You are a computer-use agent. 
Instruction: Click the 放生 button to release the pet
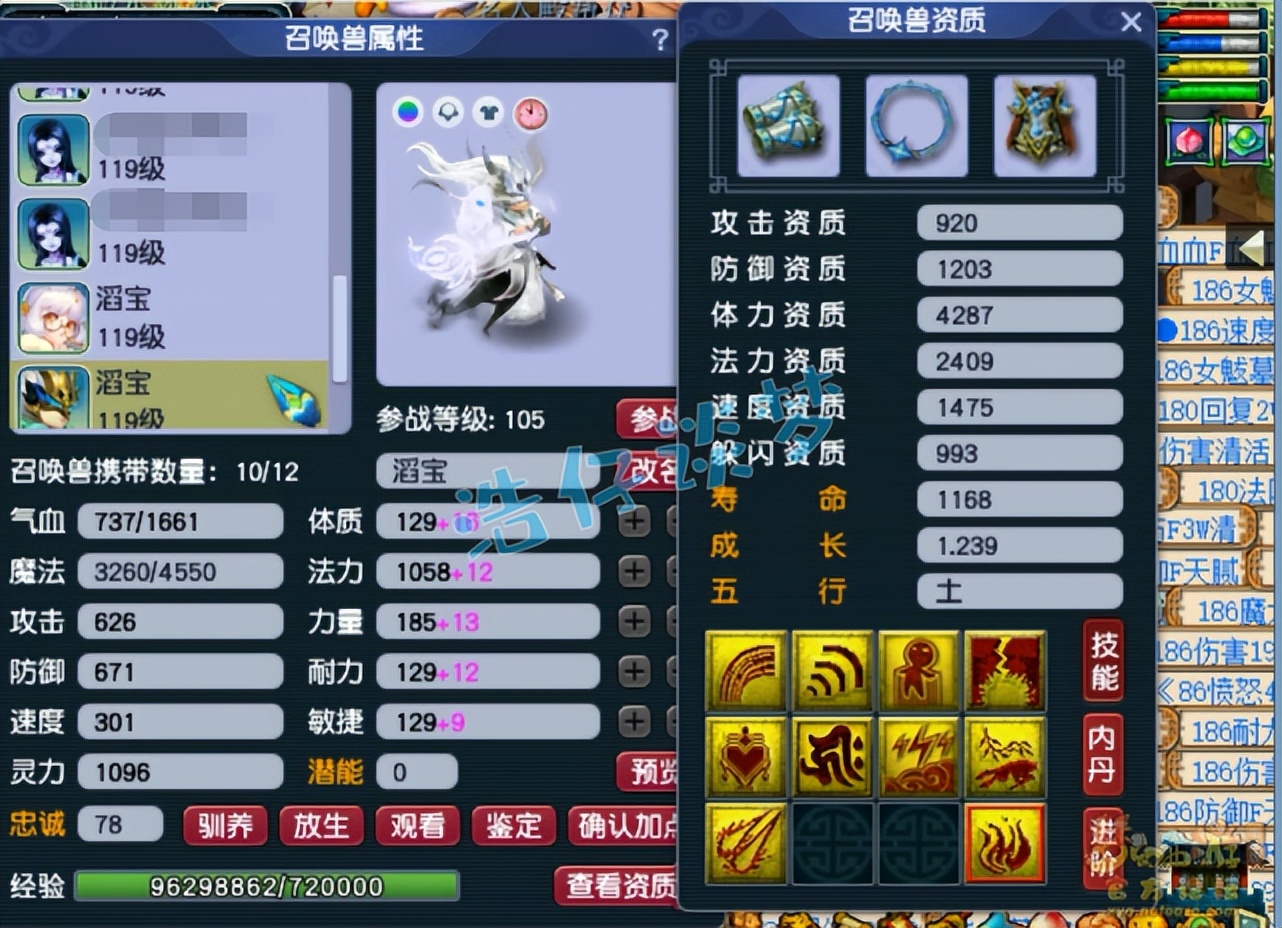pyautogui.click(x=321, y=827)
